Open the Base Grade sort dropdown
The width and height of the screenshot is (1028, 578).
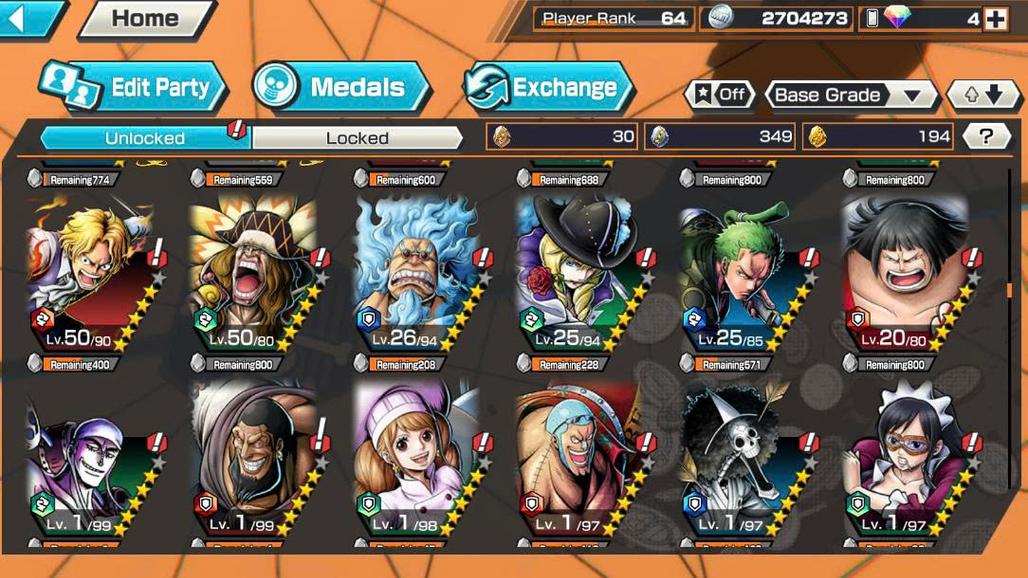tap(849, 95)
